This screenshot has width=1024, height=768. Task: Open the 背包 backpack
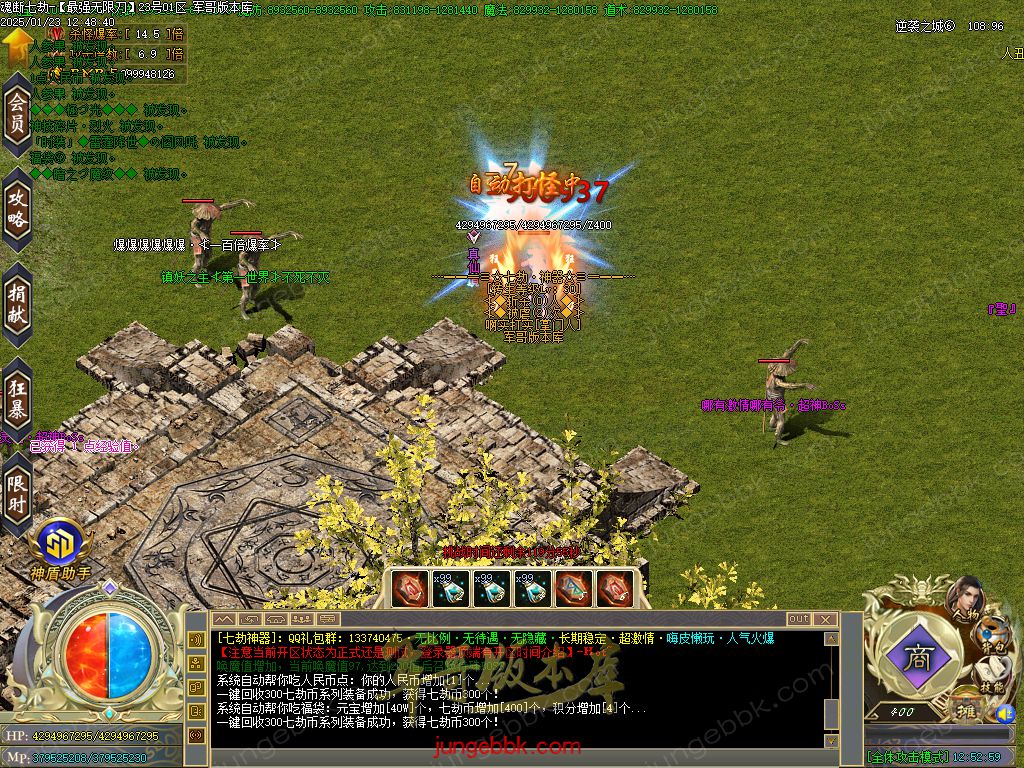994,636
